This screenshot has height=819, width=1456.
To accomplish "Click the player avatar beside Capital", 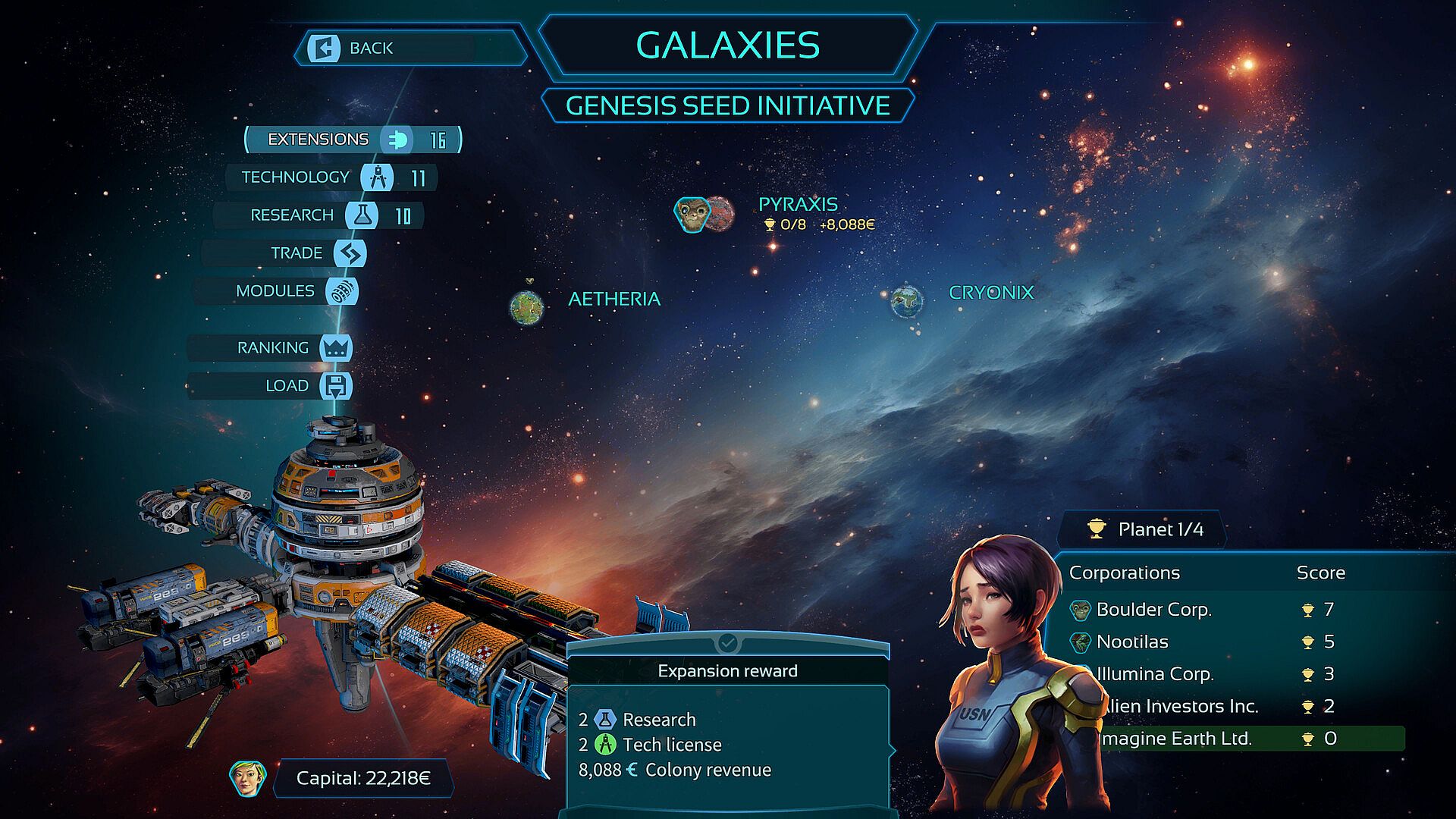I will tap(248, 779).
